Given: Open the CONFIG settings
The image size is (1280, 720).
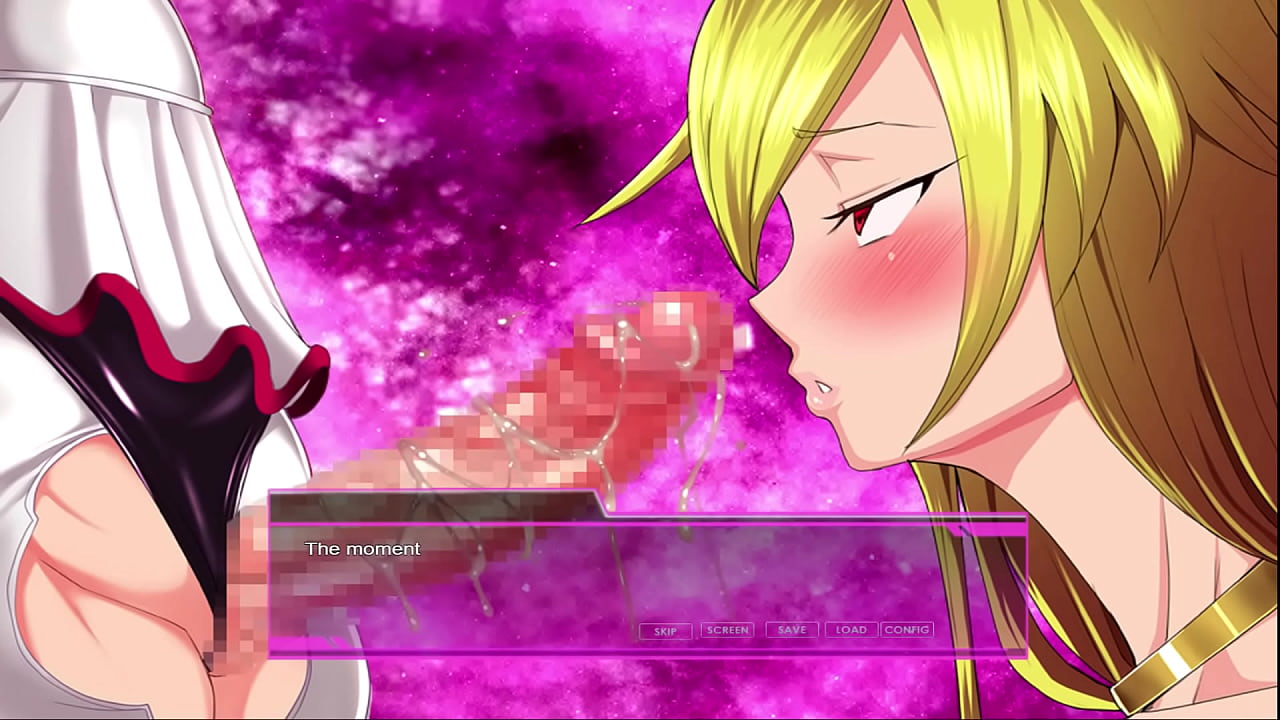Looking at the screenshot, I should pos(907,630).
